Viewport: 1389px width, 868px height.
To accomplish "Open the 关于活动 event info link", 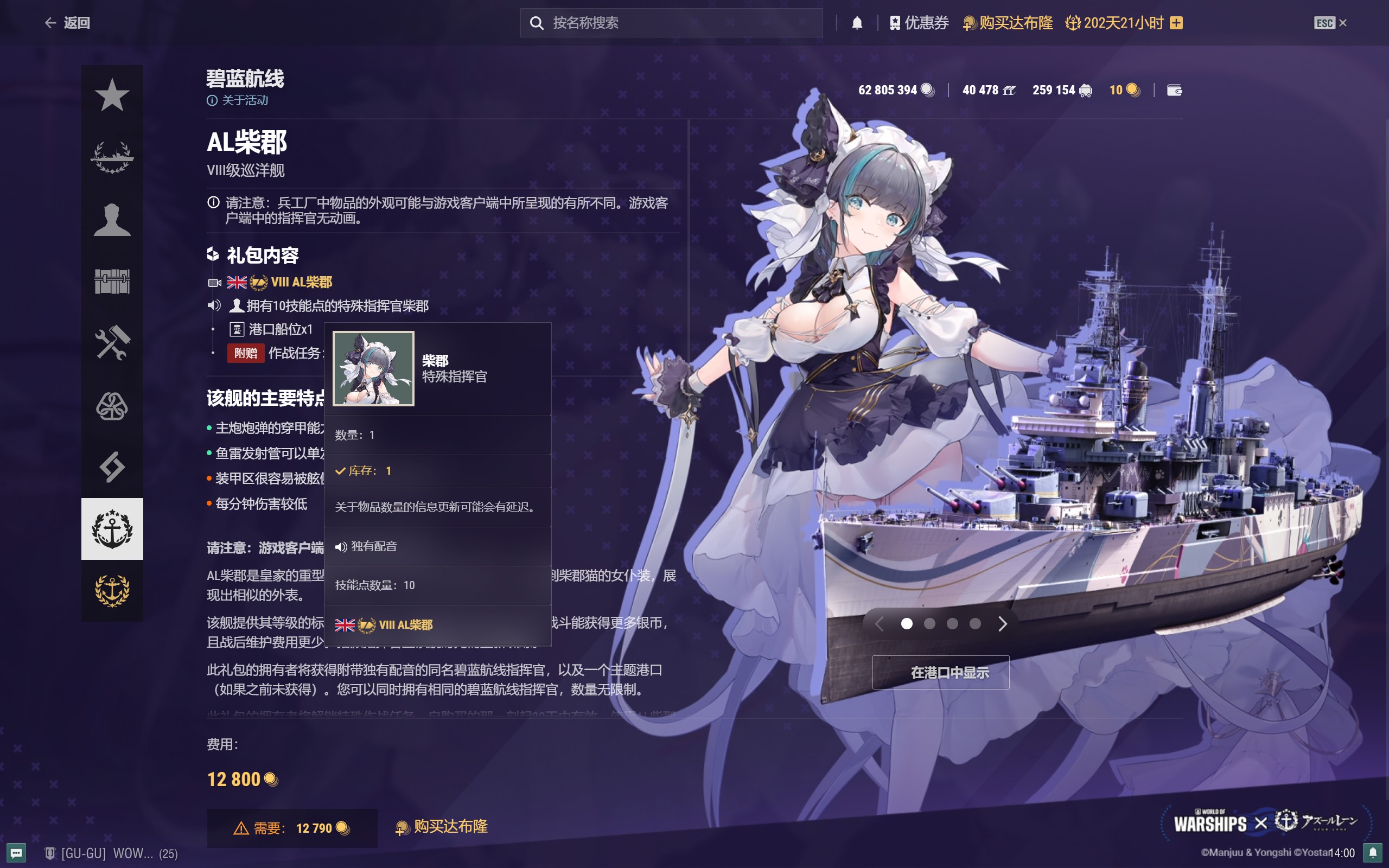I will [239, 100].
